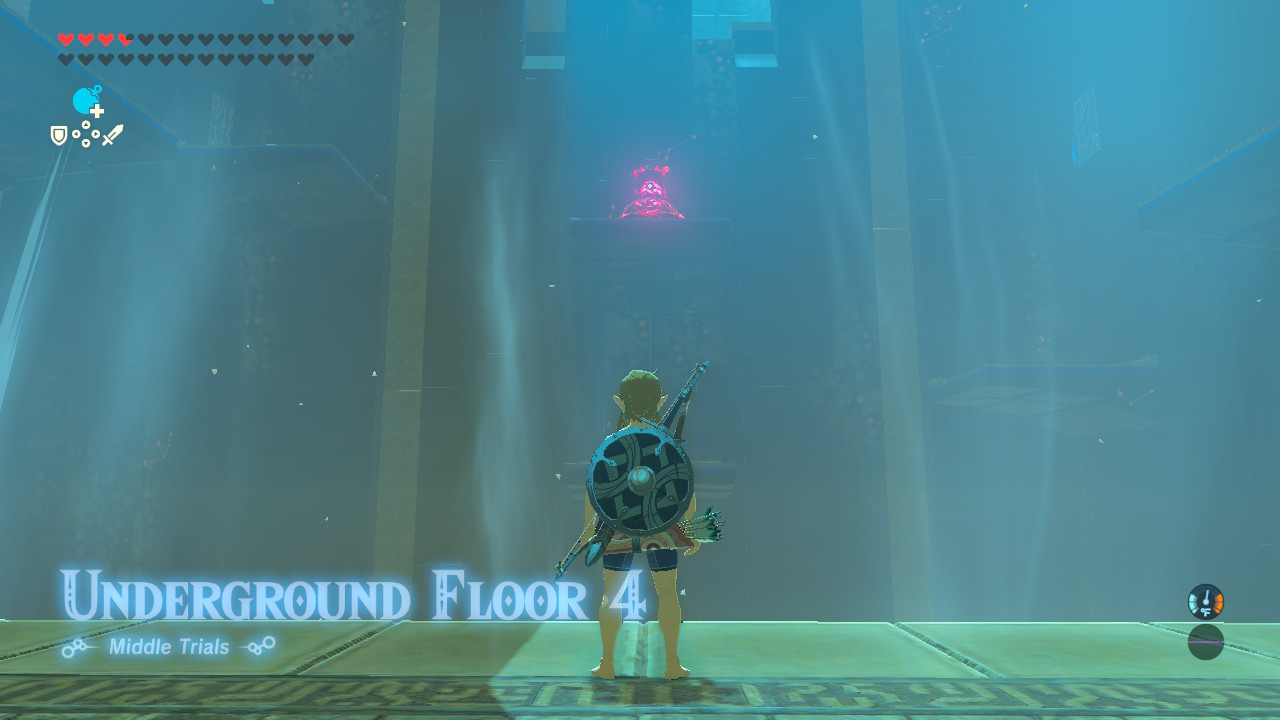
Task: Click the half-filled red heart
Action: point(125,39)
